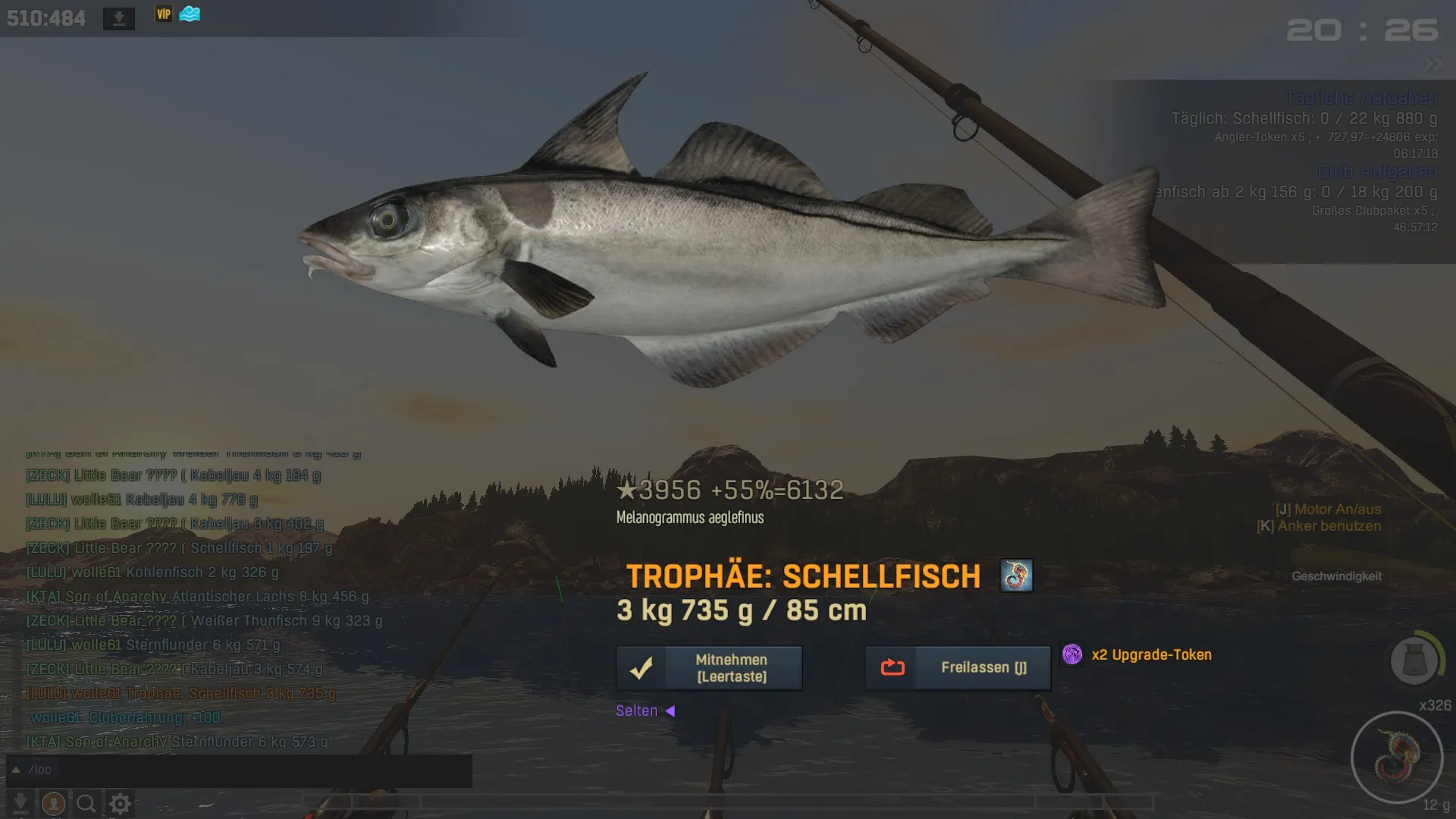Click the download button beside coordinates
This screenshot has width=1456, height=819.
pos(119,18)
